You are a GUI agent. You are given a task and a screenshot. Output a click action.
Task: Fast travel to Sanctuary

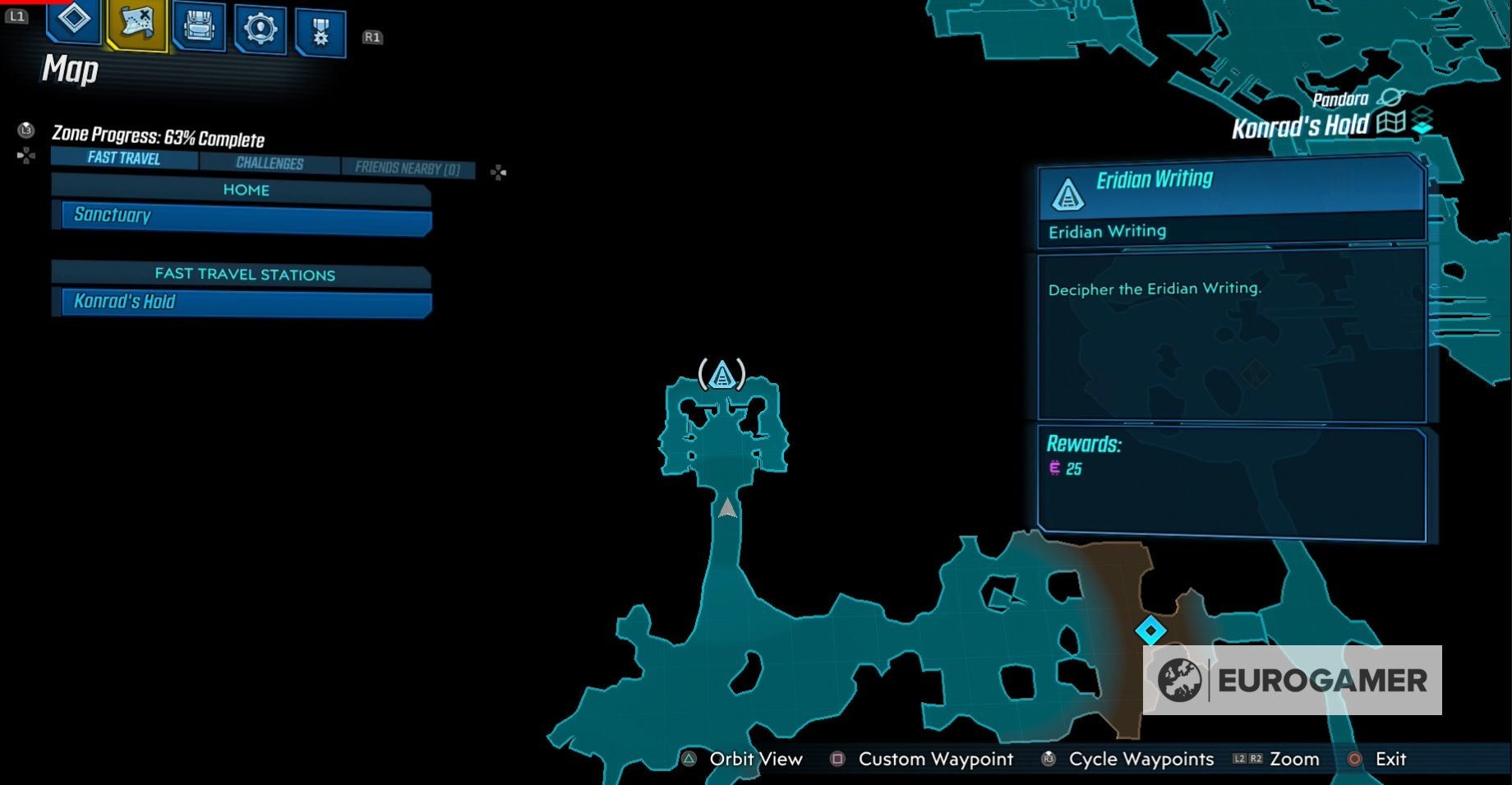[x=241, y=215]
